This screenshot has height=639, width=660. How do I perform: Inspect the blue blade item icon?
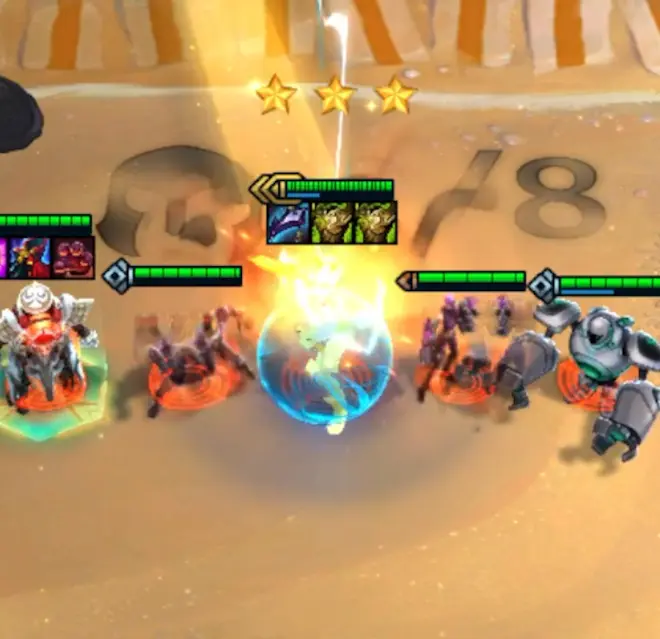click(x=288, y=222)
